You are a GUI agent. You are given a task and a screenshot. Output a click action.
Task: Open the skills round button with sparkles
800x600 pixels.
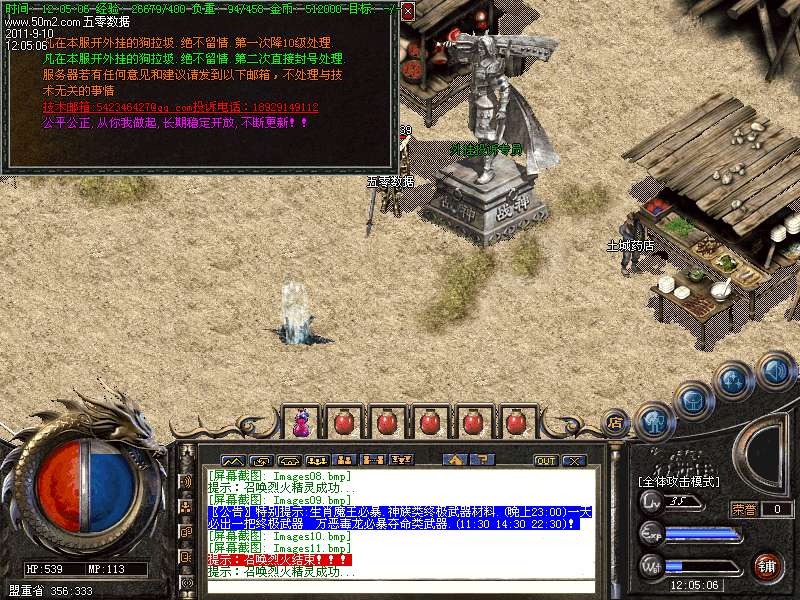tap(734, 381)
